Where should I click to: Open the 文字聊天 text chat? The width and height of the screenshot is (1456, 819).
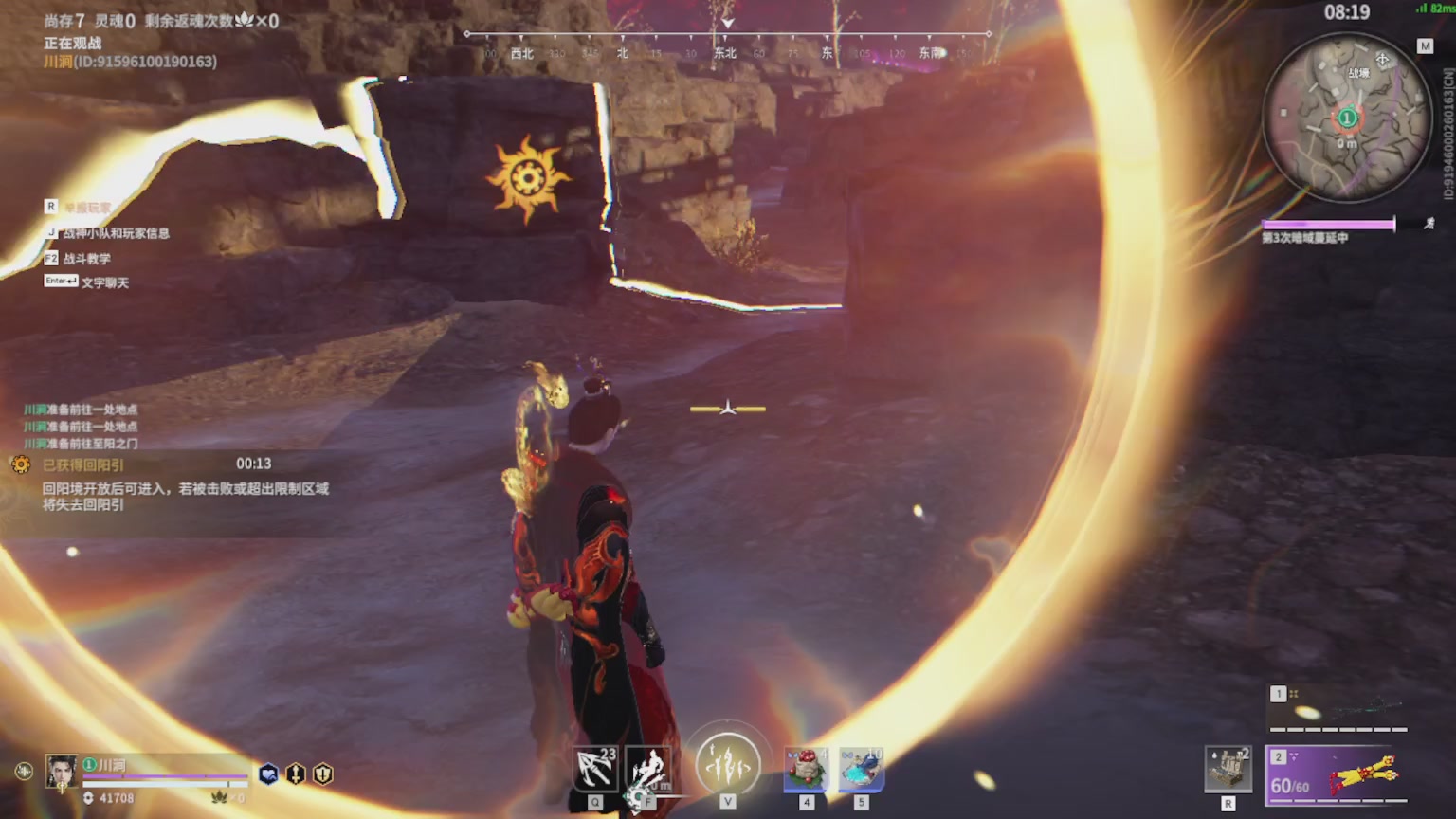pyautogui.click(x=104, y=282)
